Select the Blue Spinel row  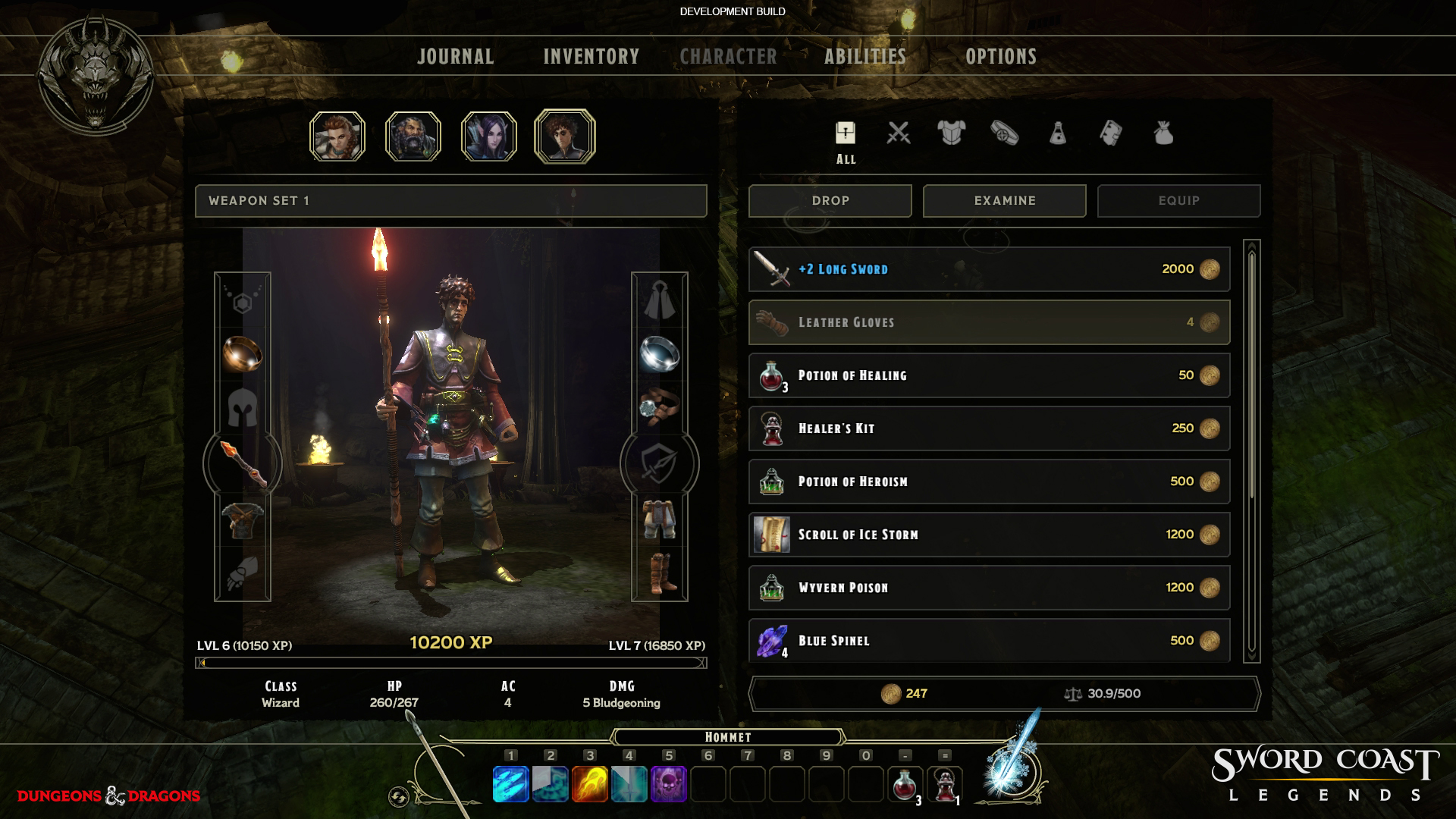coord(988,641)
